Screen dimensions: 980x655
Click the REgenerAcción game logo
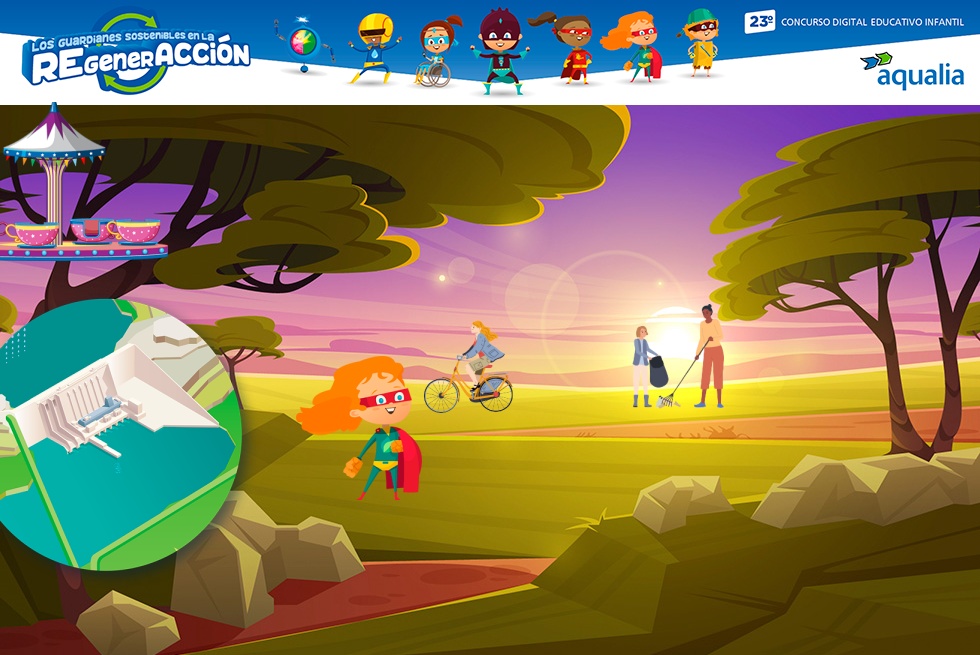click(x=137, y=56)
